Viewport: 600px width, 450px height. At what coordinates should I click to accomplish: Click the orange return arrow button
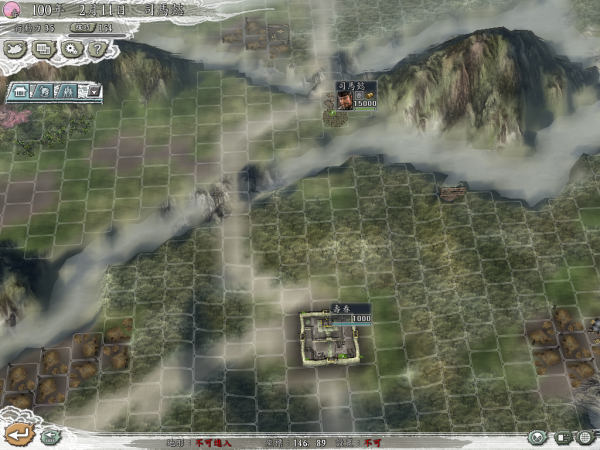(x=18, y=434)
